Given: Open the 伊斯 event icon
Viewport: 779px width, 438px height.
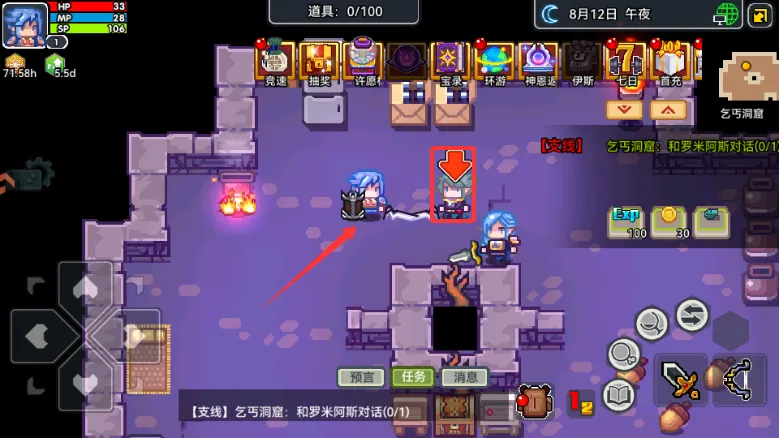Looking at the screenshot, I should pos(582,62).
